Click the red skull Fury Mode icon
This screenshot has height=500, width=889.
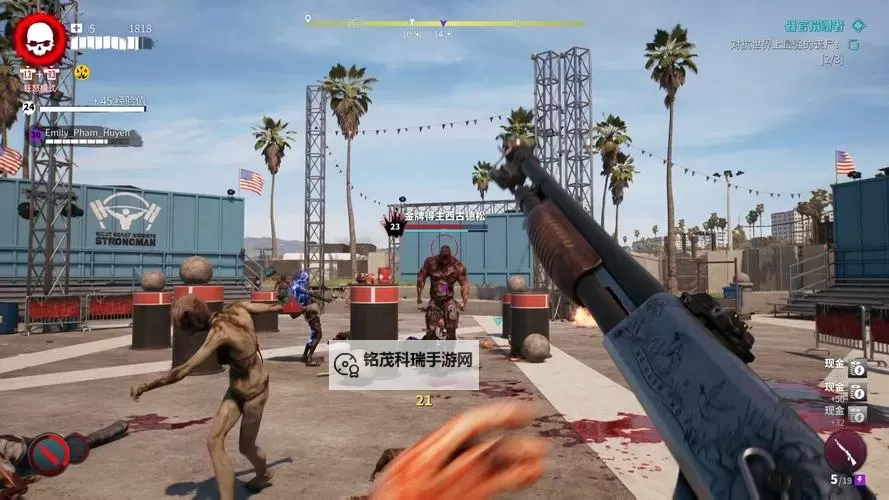(40, 38)
